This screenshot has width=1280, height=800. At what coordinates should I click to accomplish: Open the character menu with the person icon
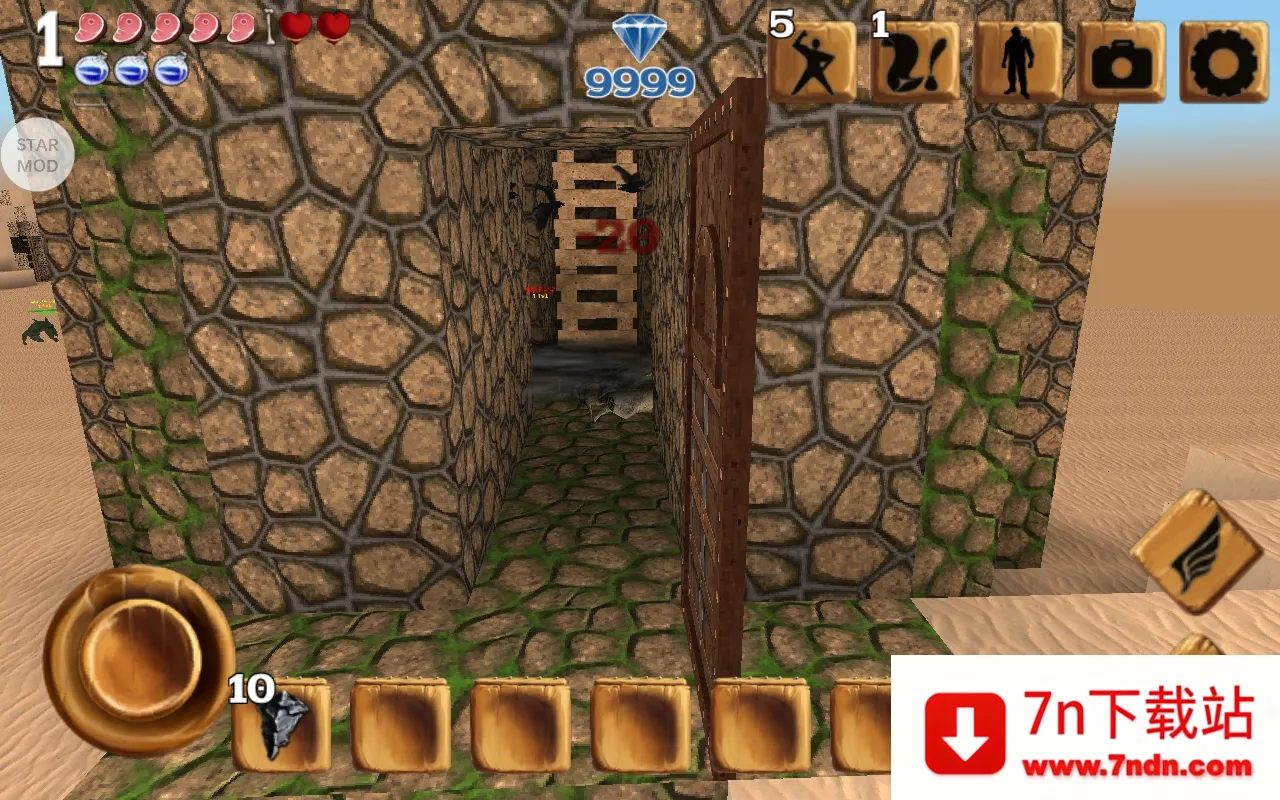coord(1016,63)
